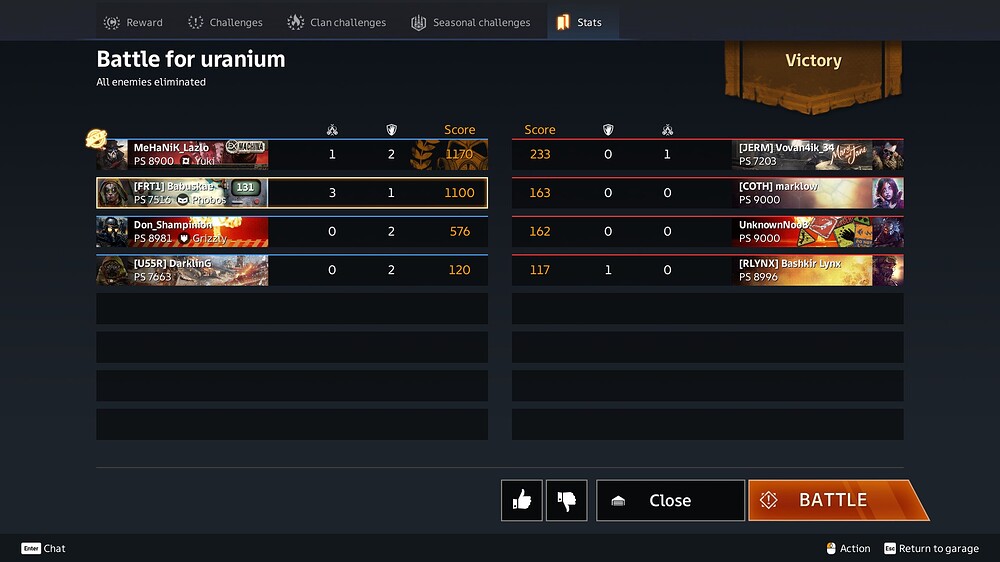This screenshot has width=1000, height=562.
Task: Select the Stats tab
Action: (x=580, y=22)
